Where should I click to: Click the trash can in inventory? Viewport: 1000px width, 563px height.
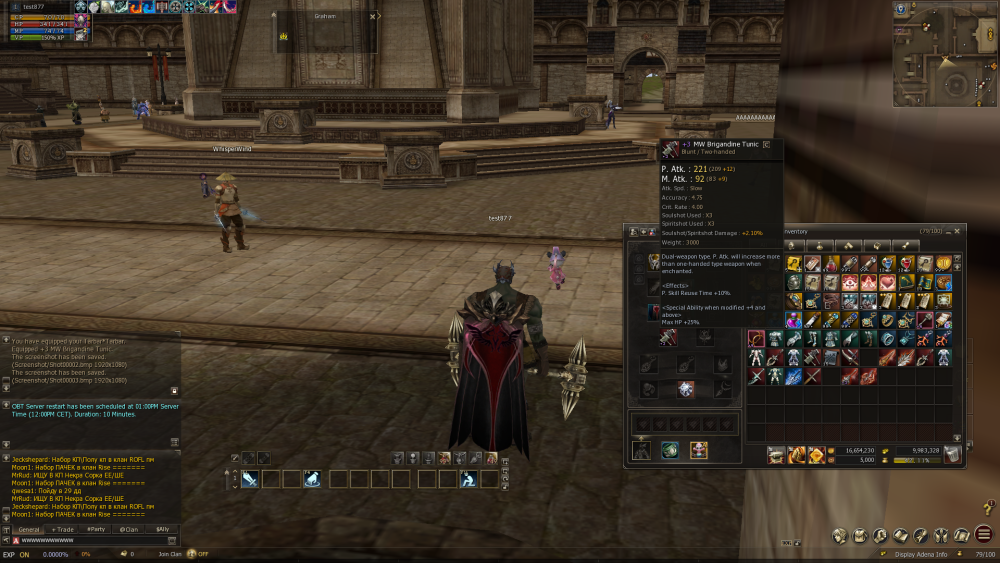952,454
